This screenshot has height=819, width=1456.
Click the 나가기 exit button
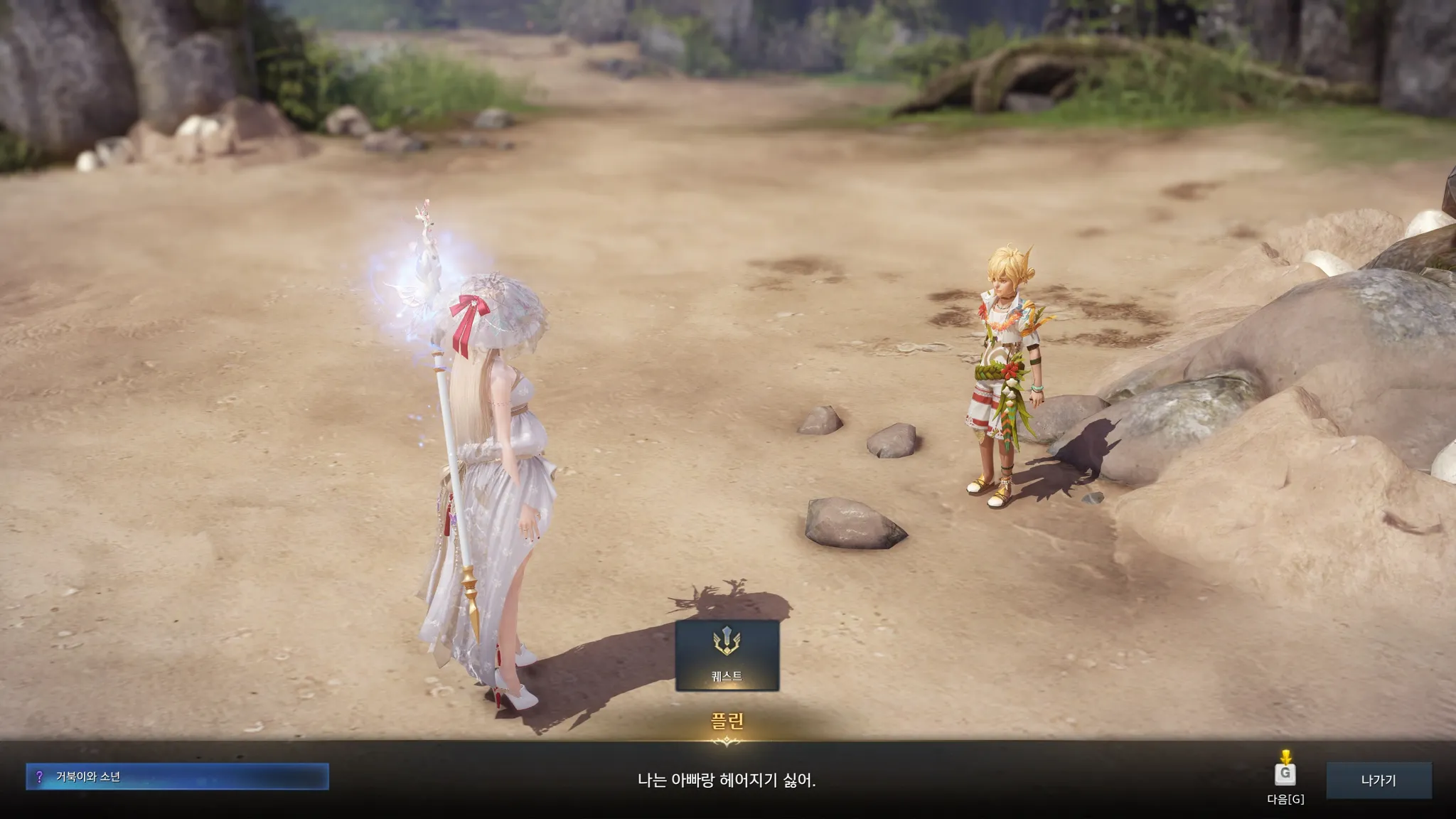click(1378, 780)
